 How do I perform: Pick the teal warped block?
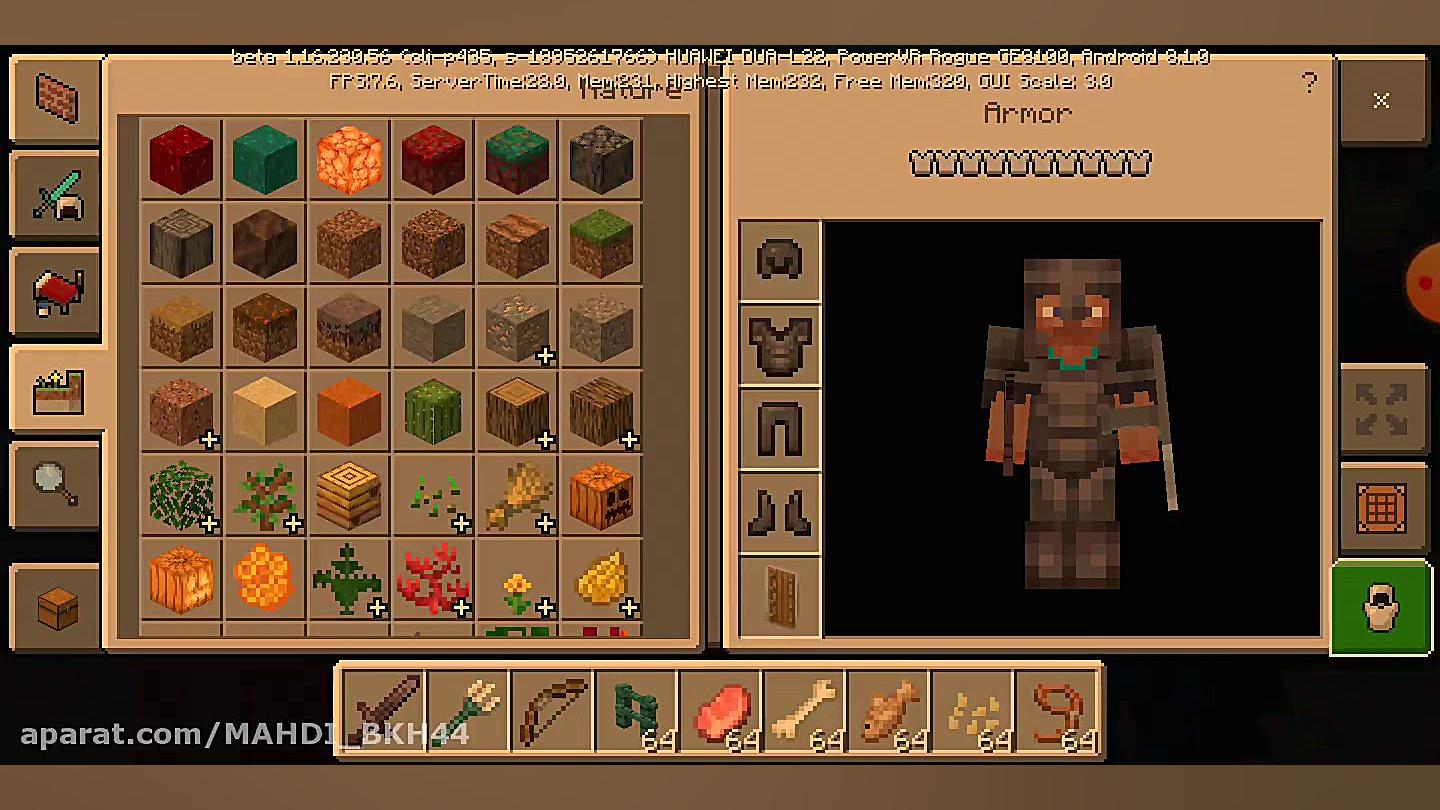click(265, 158)
